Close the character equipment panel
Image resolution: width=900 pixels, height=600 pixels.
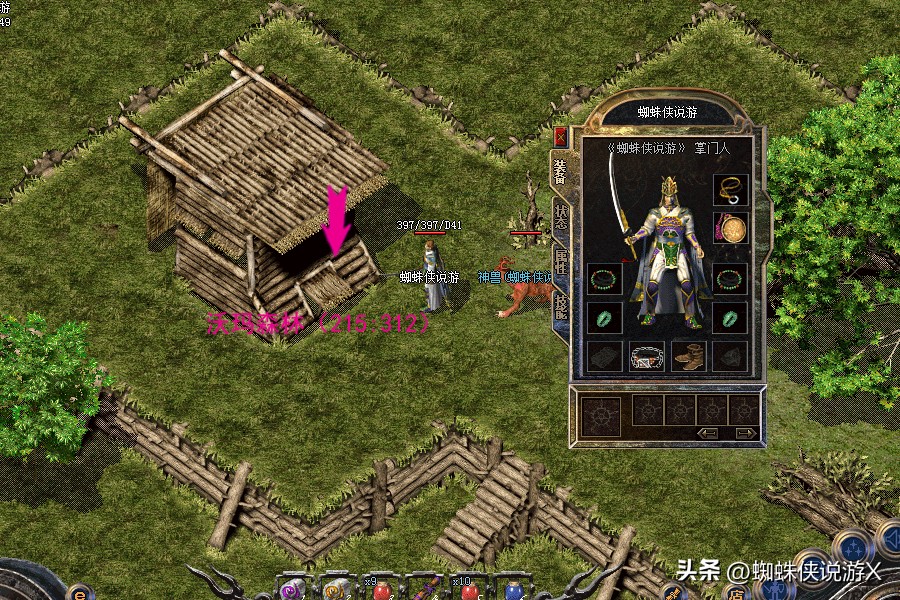pyautogui.click(x=560, y=136)
